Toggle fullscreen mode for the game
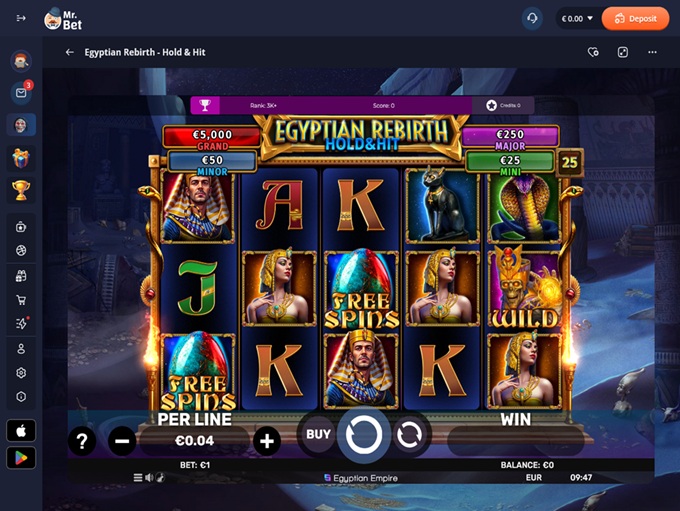Image resolution: width=680 pixels, height=511 pixels. click(x=622, y=52)
